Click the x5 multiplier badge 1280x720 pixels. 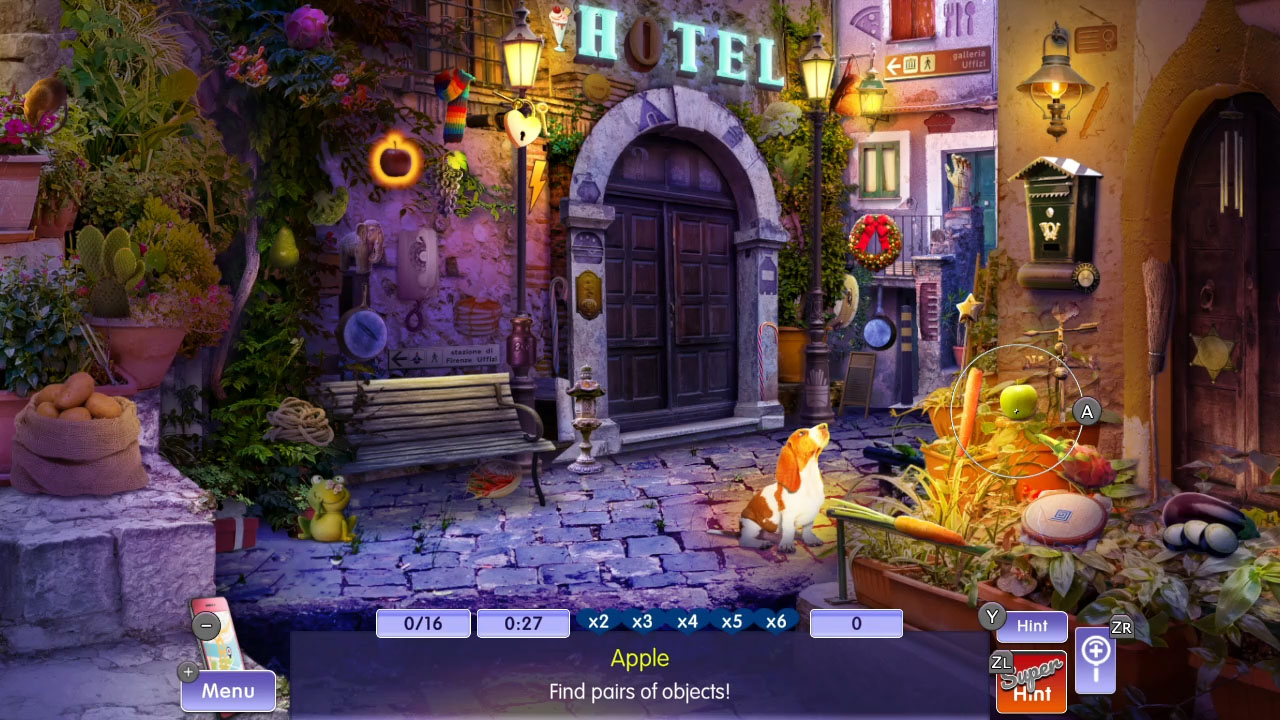(732, 621)
